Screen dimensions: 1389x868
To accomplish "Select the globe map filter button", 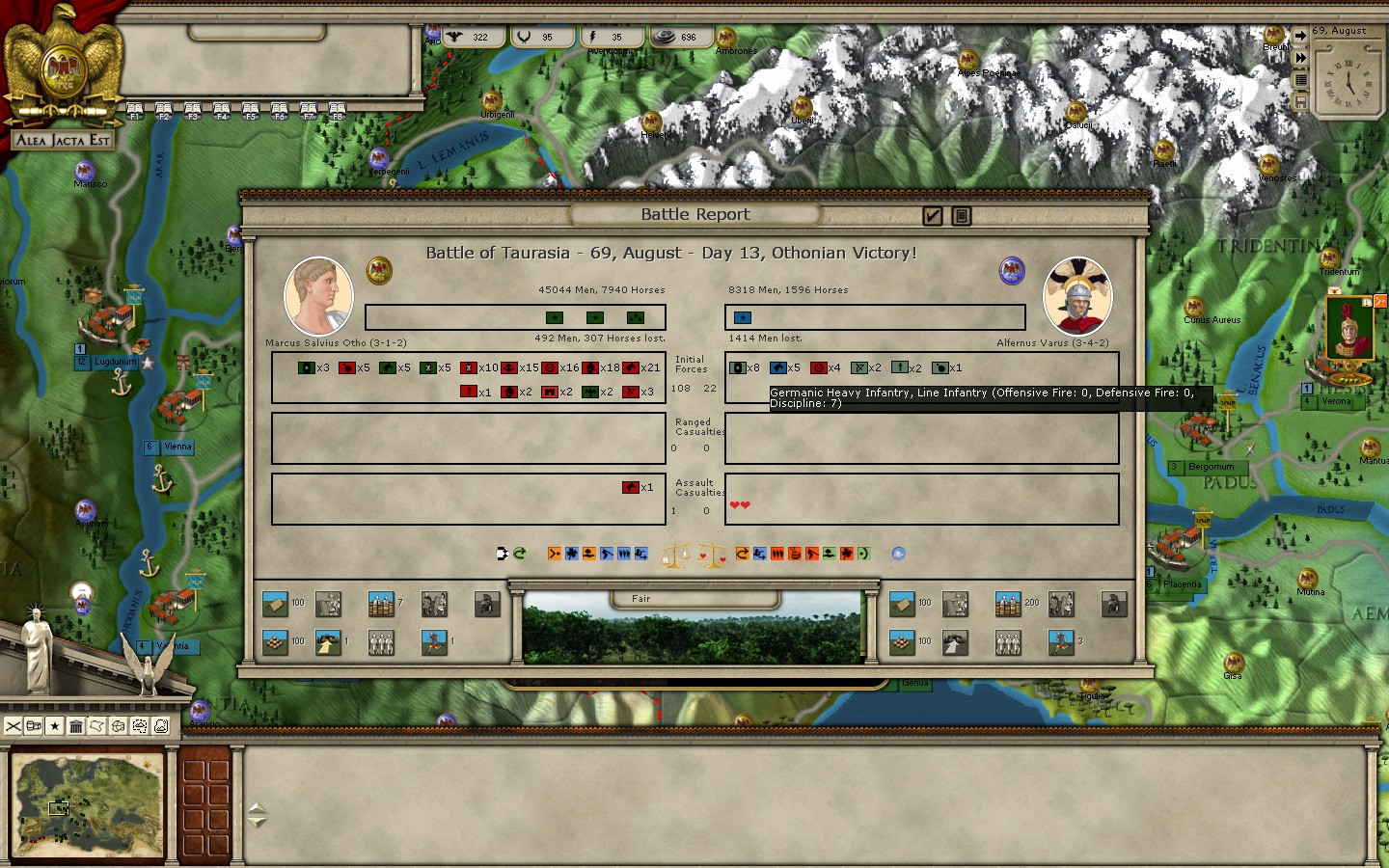I will 119,726.
